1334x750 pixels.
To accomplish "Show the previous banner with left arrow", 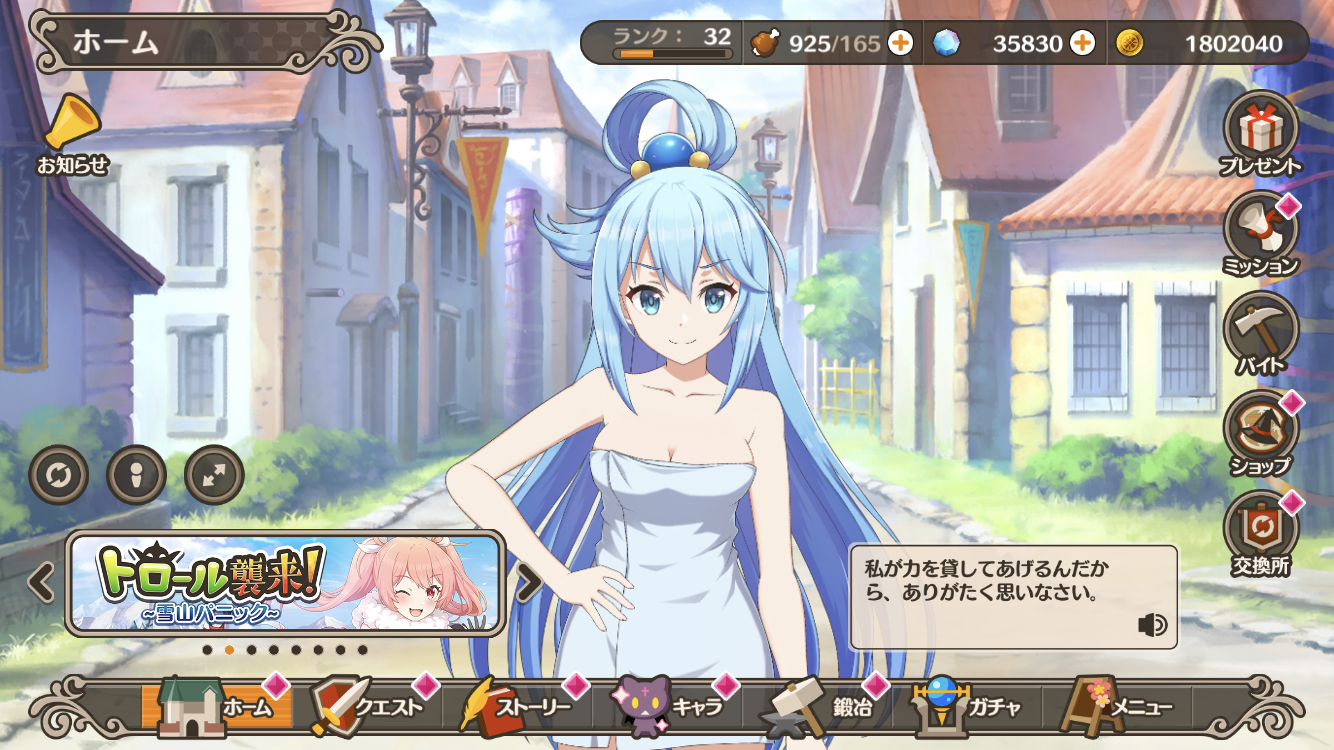I will 41,583.
